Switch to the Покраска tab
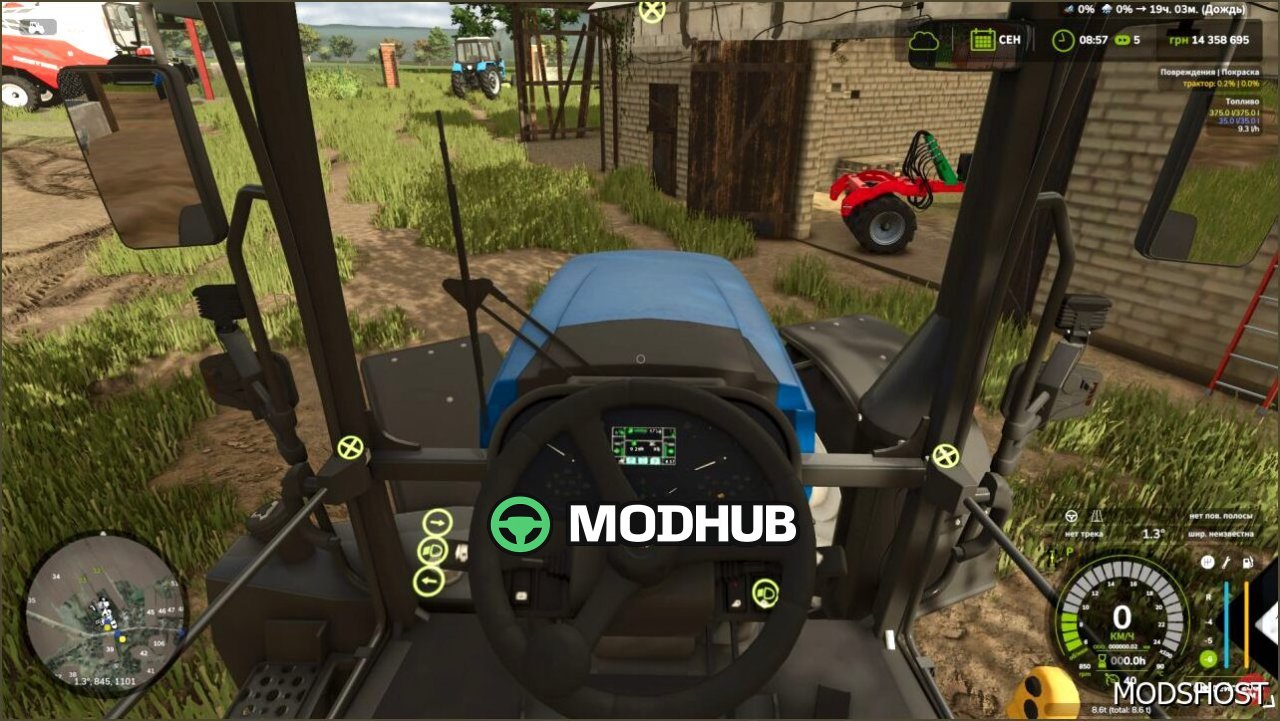This screenshot has height=721, width=1280. click(1241, 72)
